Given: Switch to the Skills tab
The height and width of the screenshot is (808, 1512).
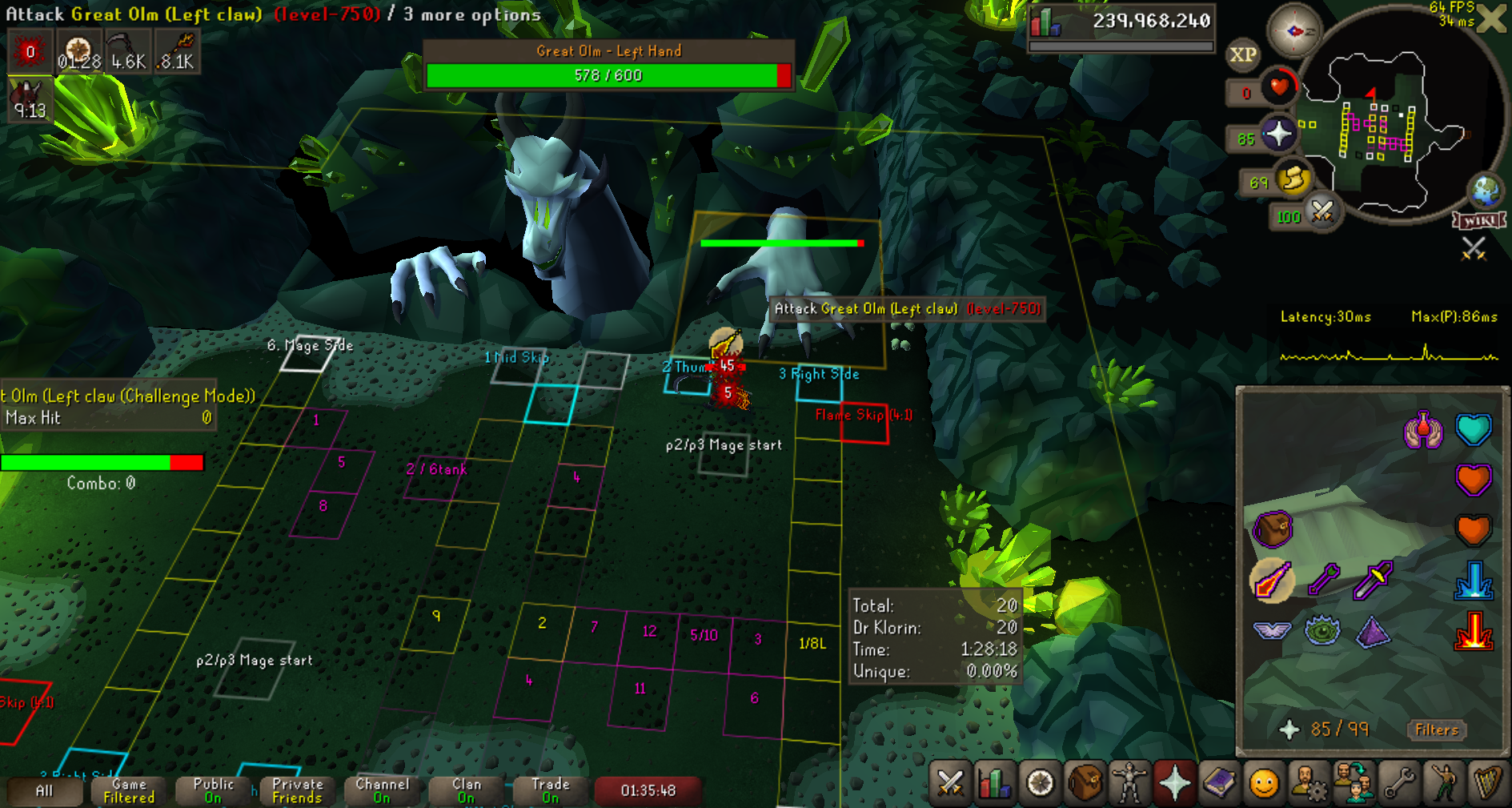Looking at the screenshot, I should pyautogui.click(x=994, y=782).
